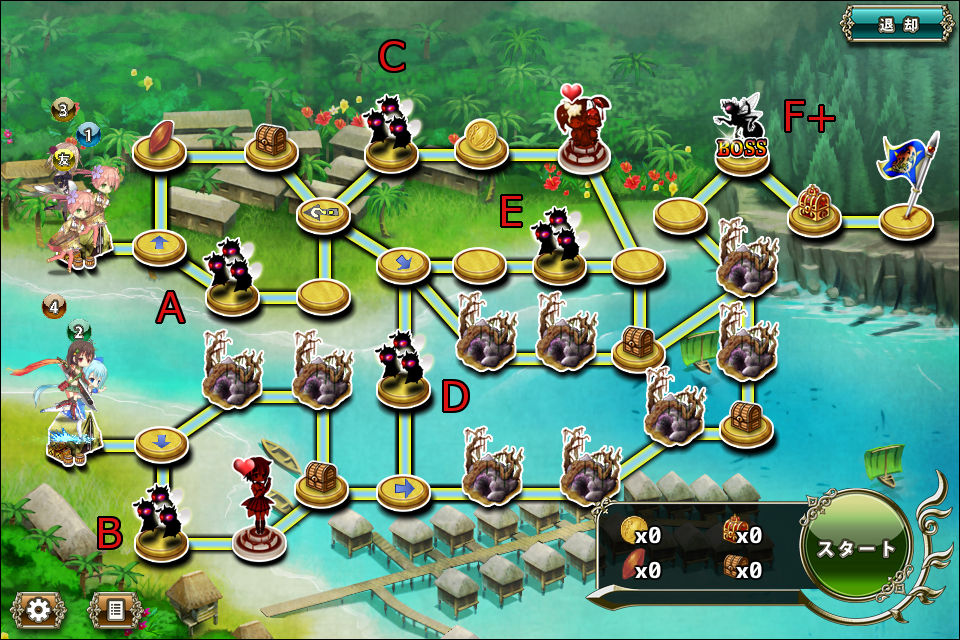Click the 退却 retreat button
Screen dimensions: 960x640
click(x=897, y=23)
